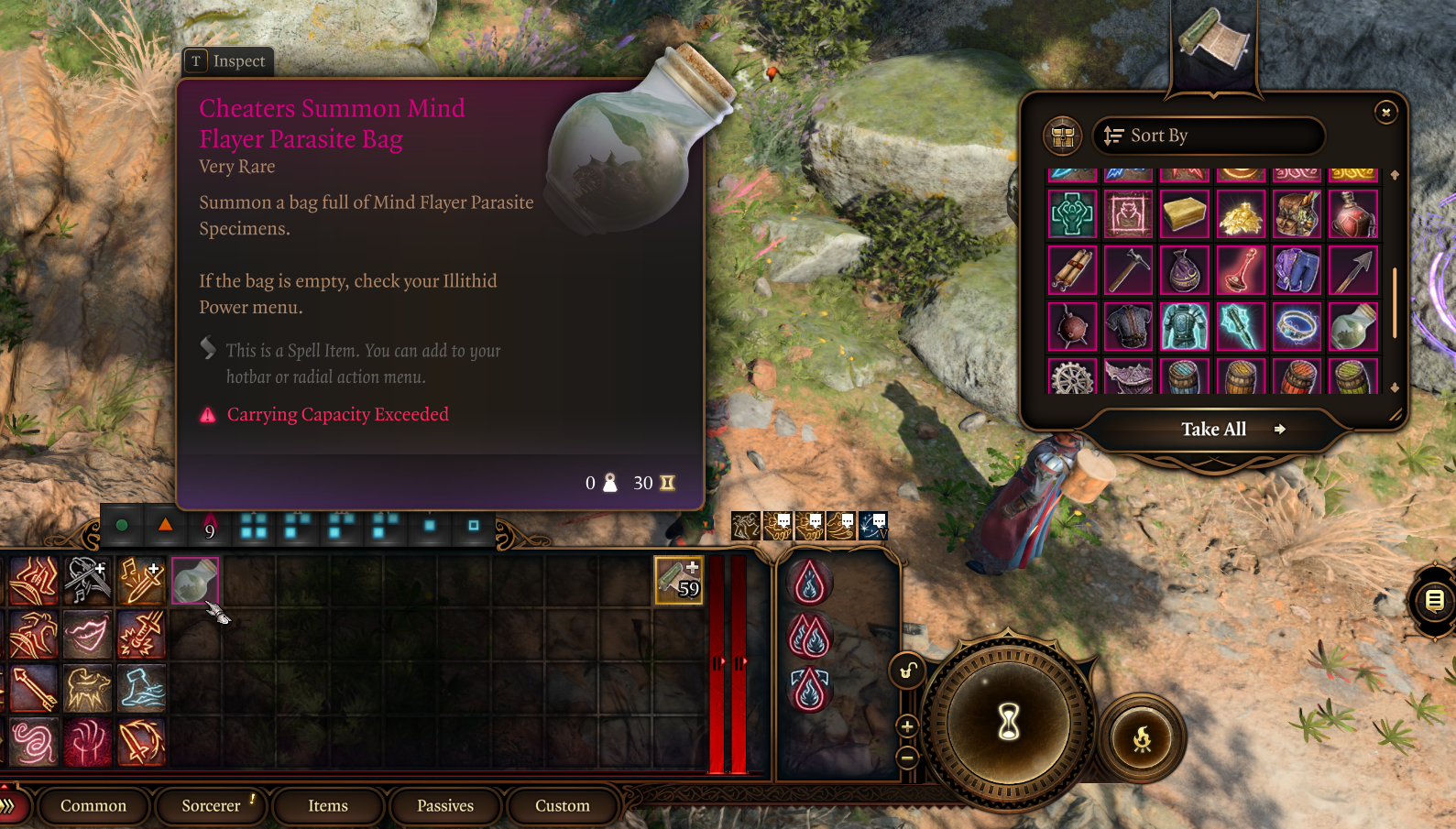Show the Items hotbar tab
Image resolution: width=1456 pixels, height=829 pixels.
[328, 806]
